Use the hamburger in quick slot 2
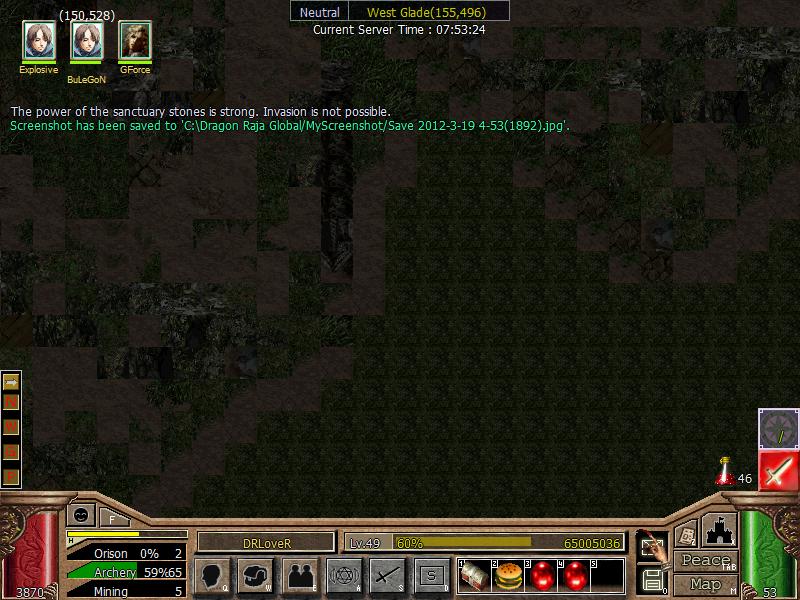 pyautogui.click(x=509, y=576)
